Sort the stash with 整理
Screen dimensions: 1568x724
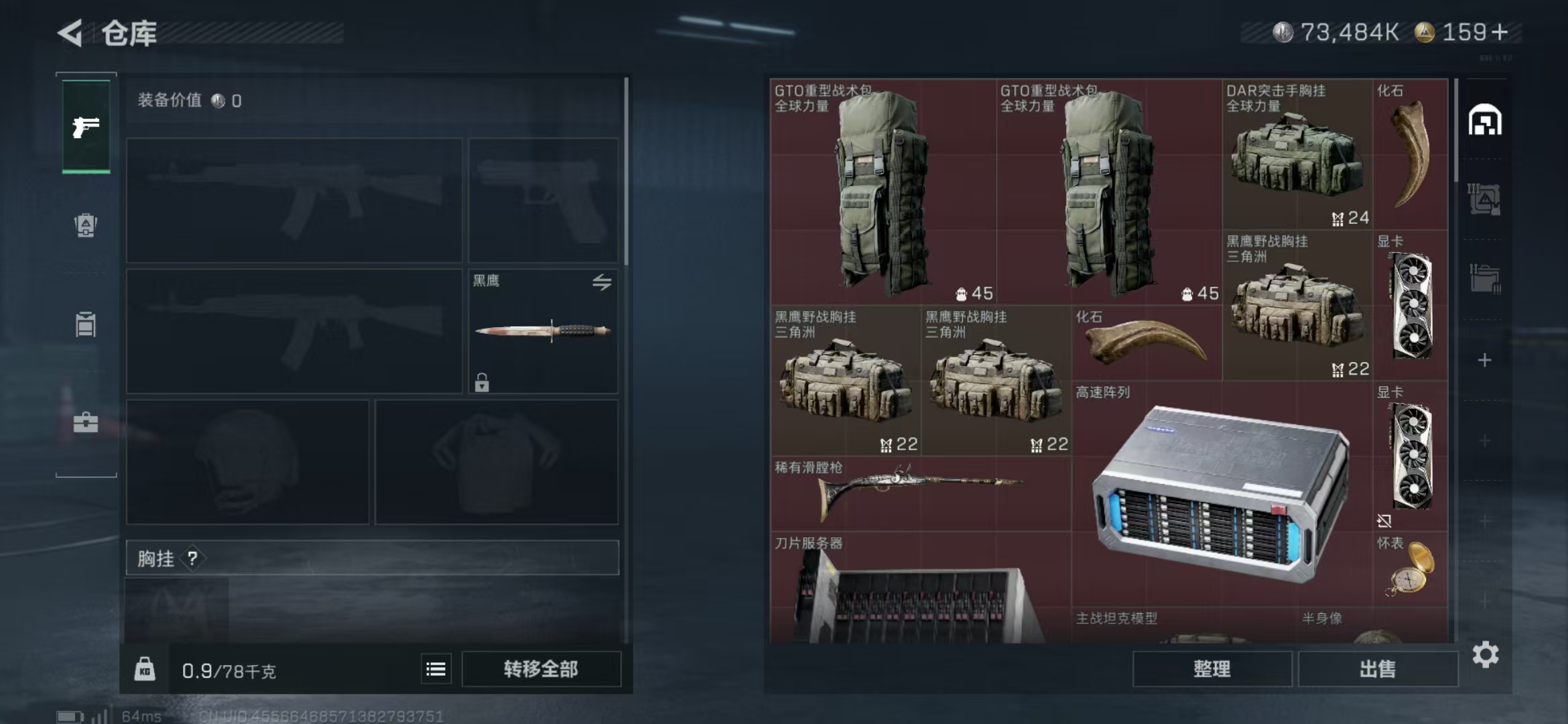[1212, 669]
